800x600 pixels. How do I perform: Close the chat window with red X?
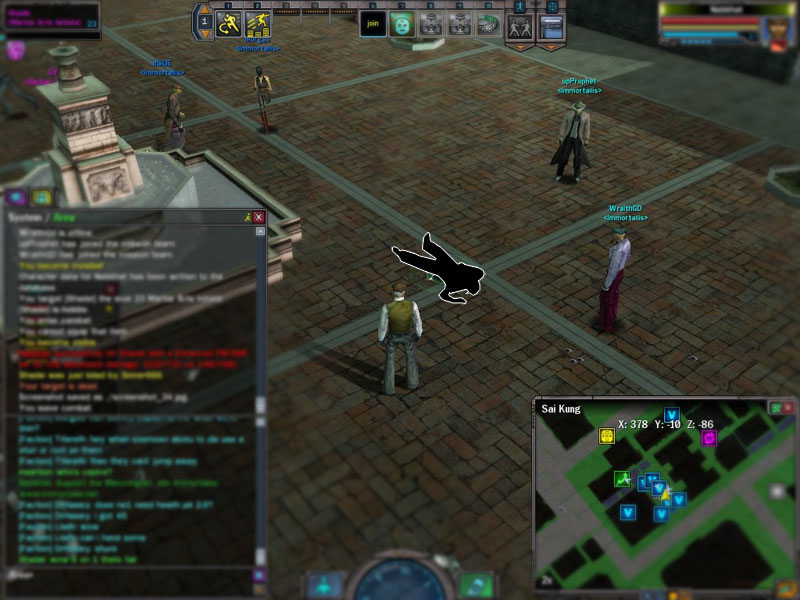tap(259, 217)
